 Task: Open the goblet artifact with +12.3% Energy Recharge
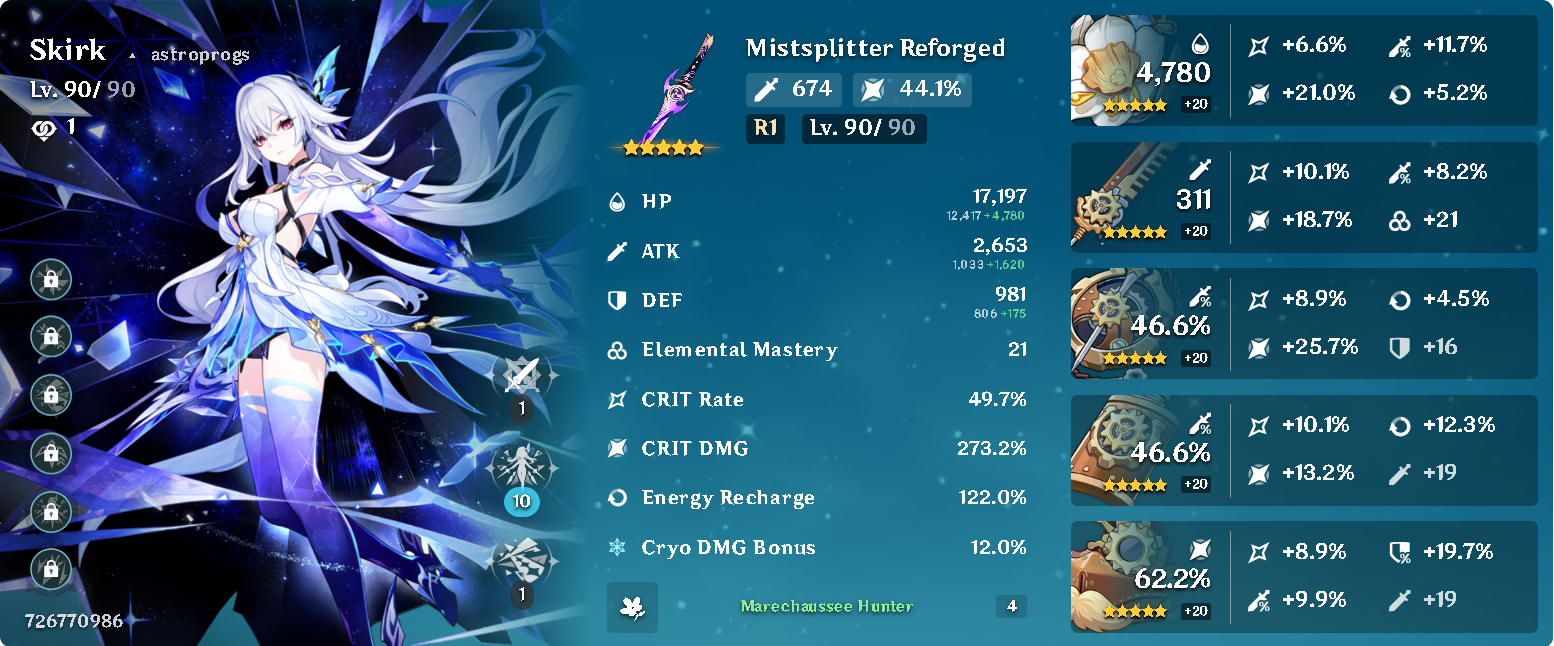(x=1120, y=449)
